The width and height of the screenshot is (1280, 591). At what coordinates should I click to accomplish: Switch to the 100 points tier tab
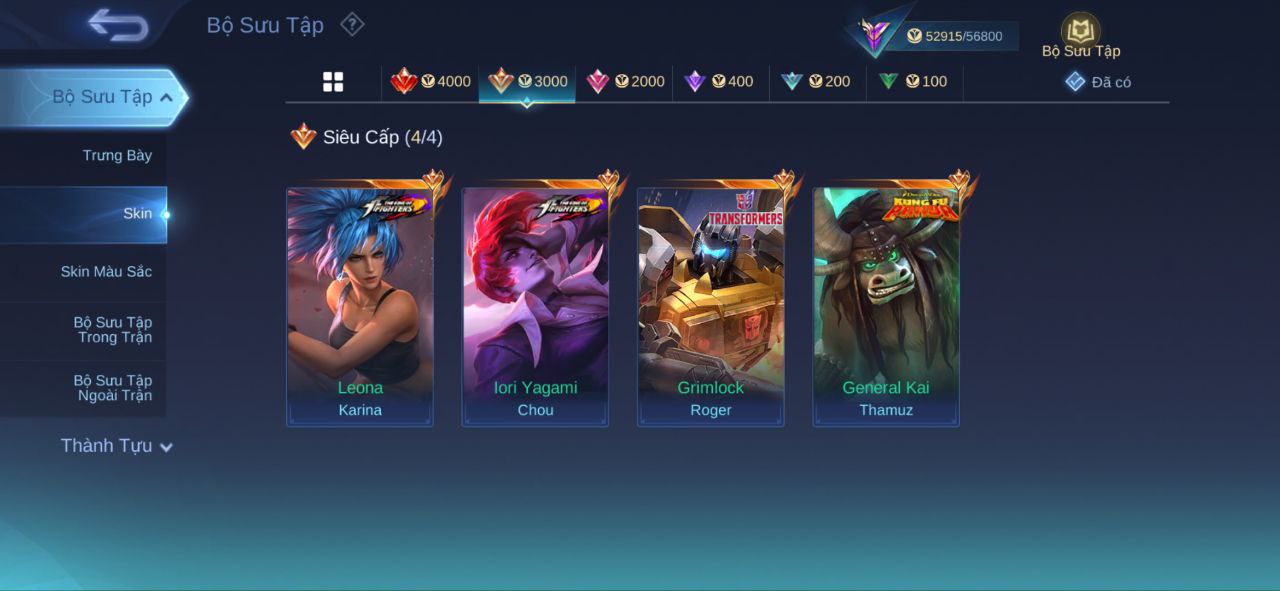coord(913,81)
